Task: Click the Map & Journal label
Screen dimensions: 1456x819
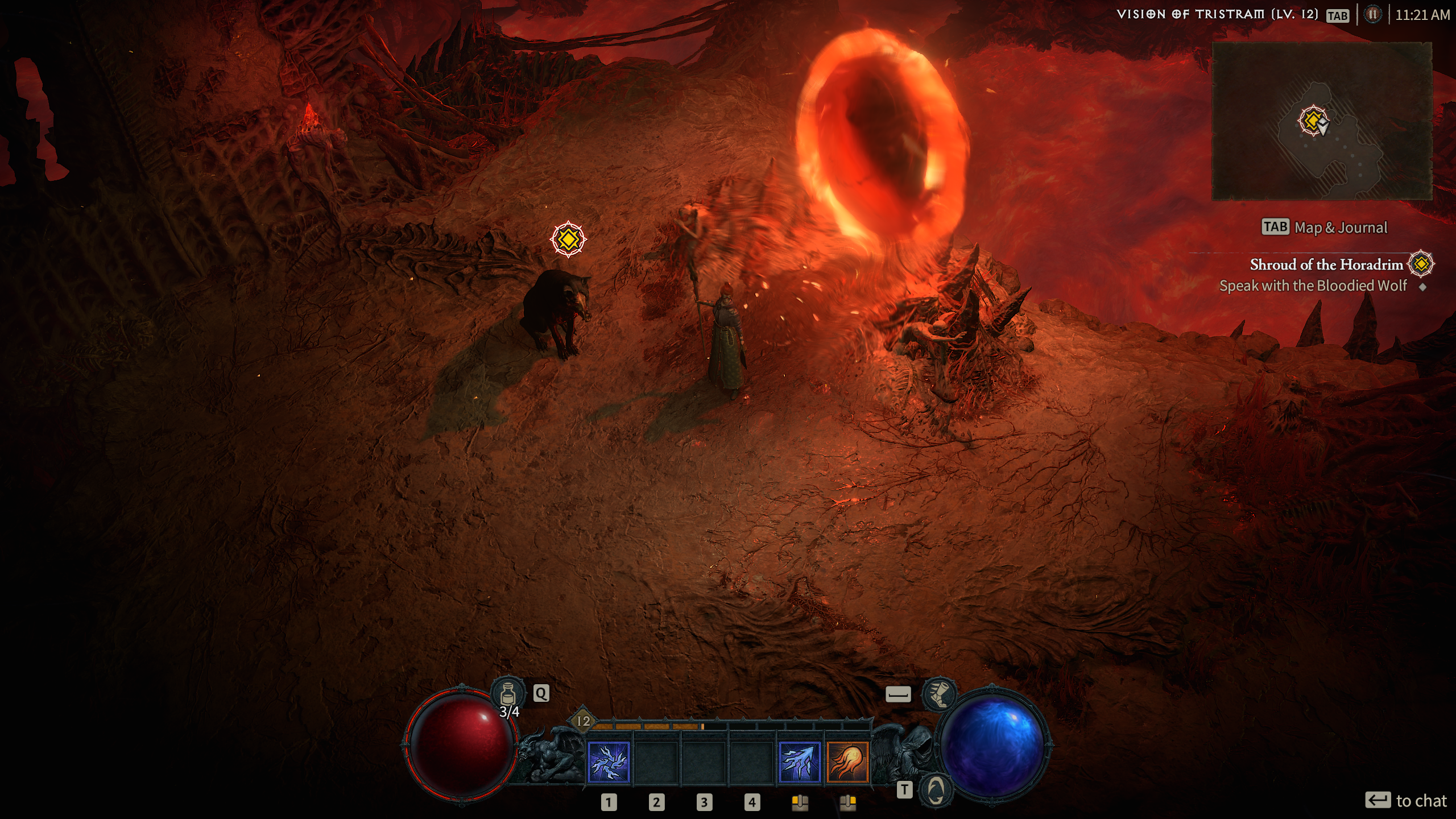Action: pos(1341,227)
